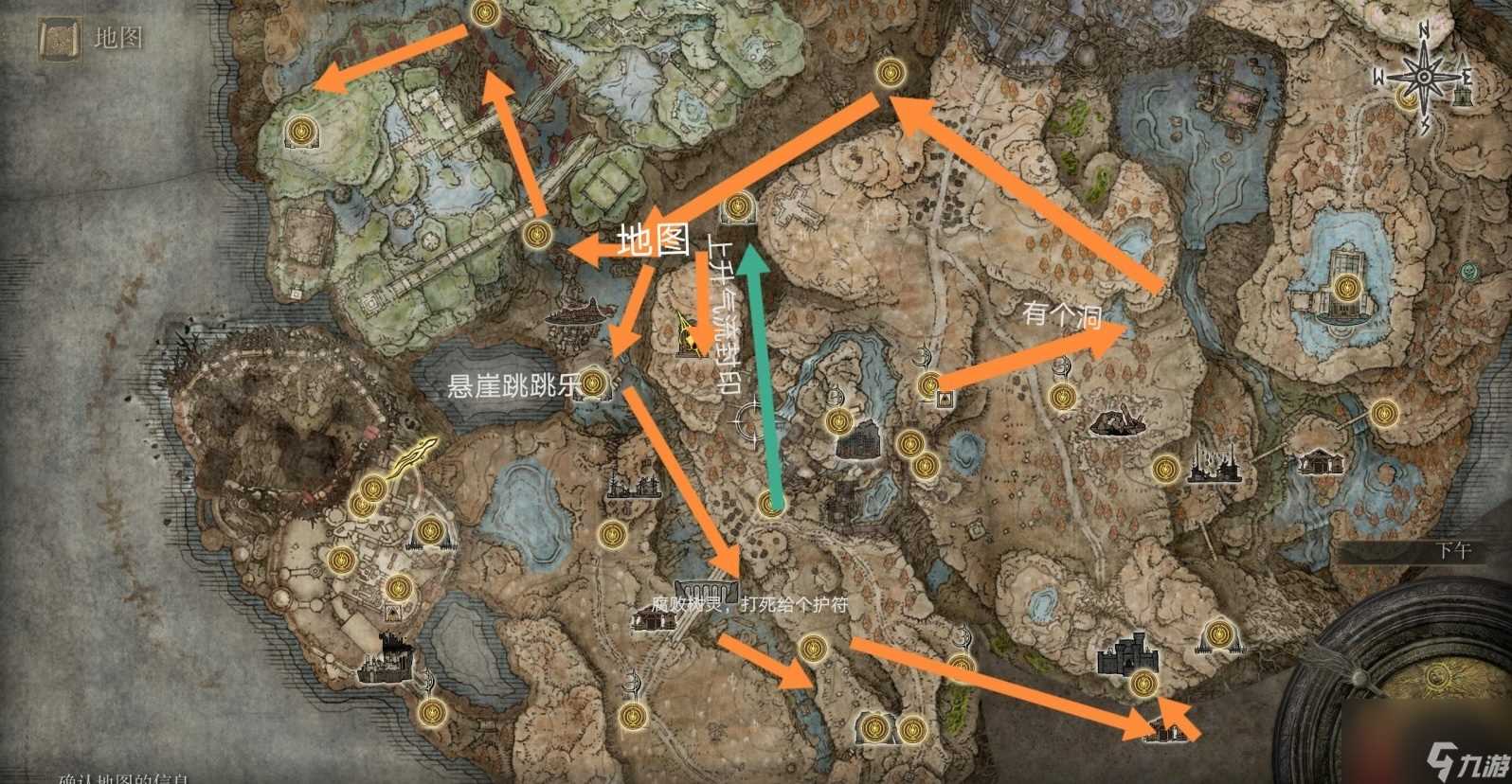The width and height of the screenshot is (1512, 784).
Task: Choose the northern grace where long orange arrows meet
Action: tap(888, 71)
